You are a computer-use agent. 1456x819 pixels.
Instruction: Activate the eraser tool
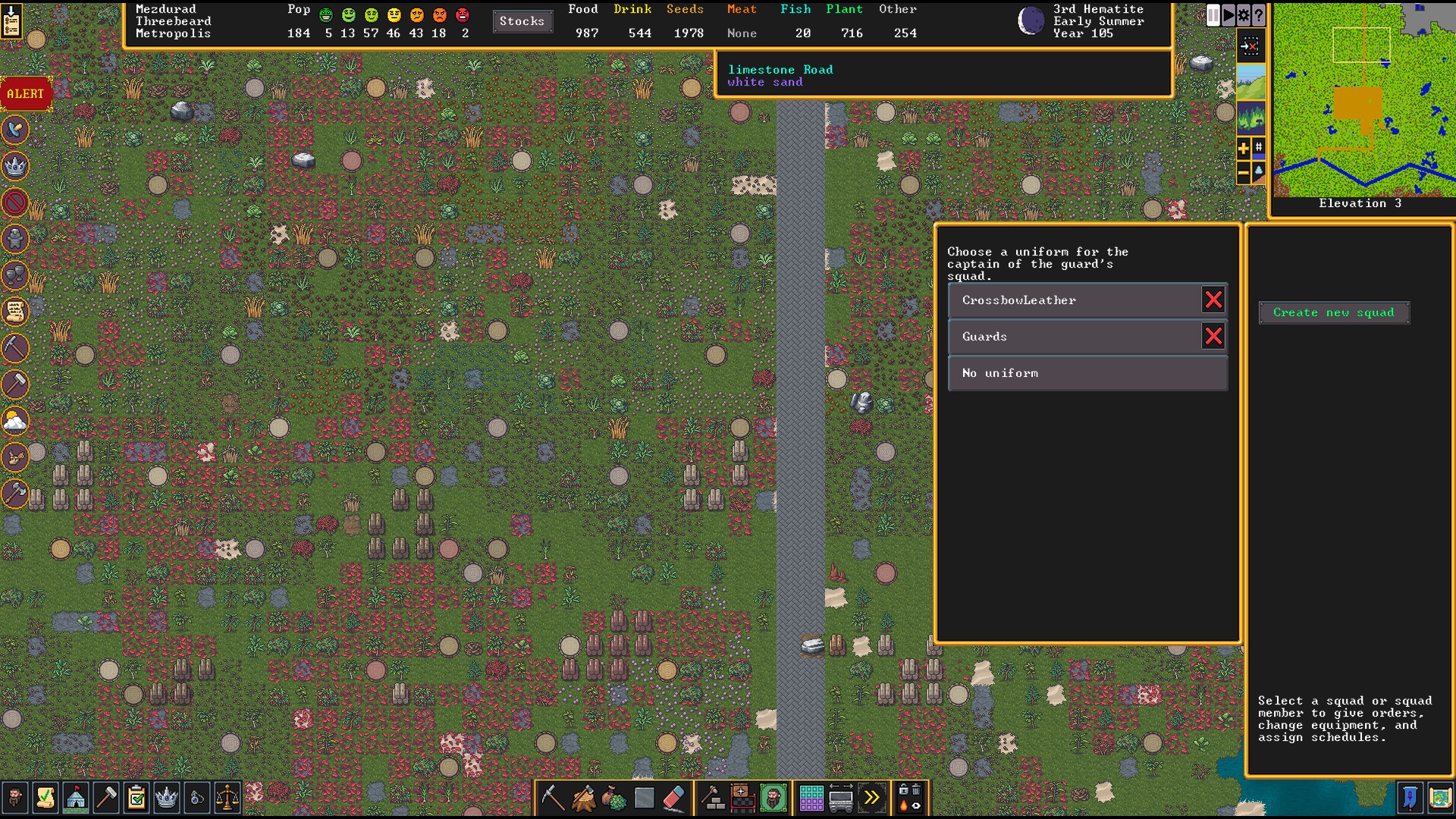[674, 798]
